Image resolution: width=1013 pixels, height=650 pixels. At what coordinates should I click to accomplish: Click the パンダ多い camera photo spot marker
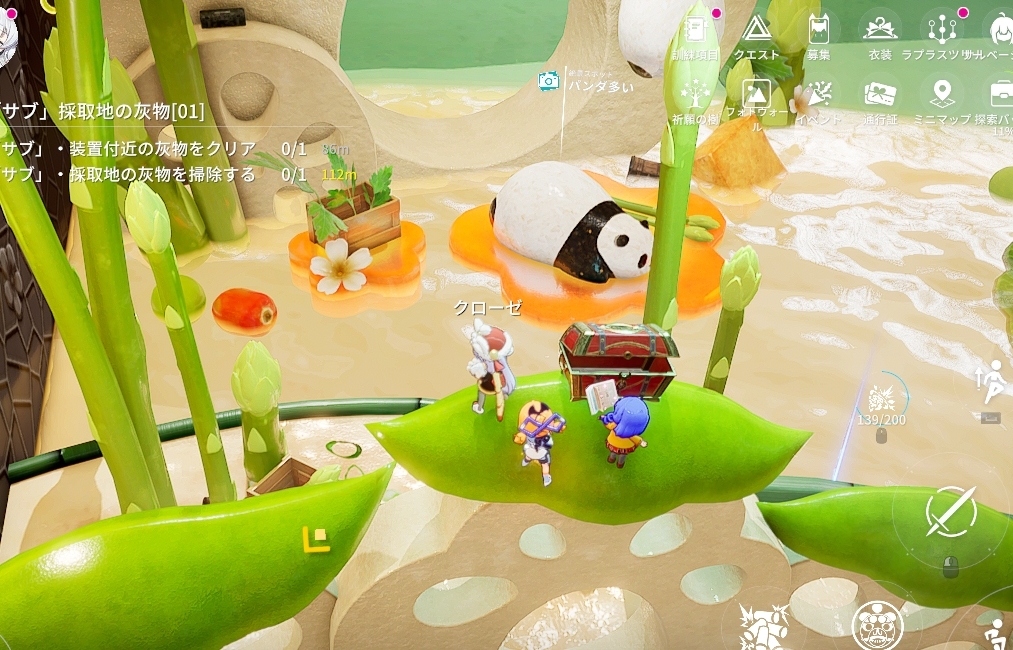pos(548,82)
